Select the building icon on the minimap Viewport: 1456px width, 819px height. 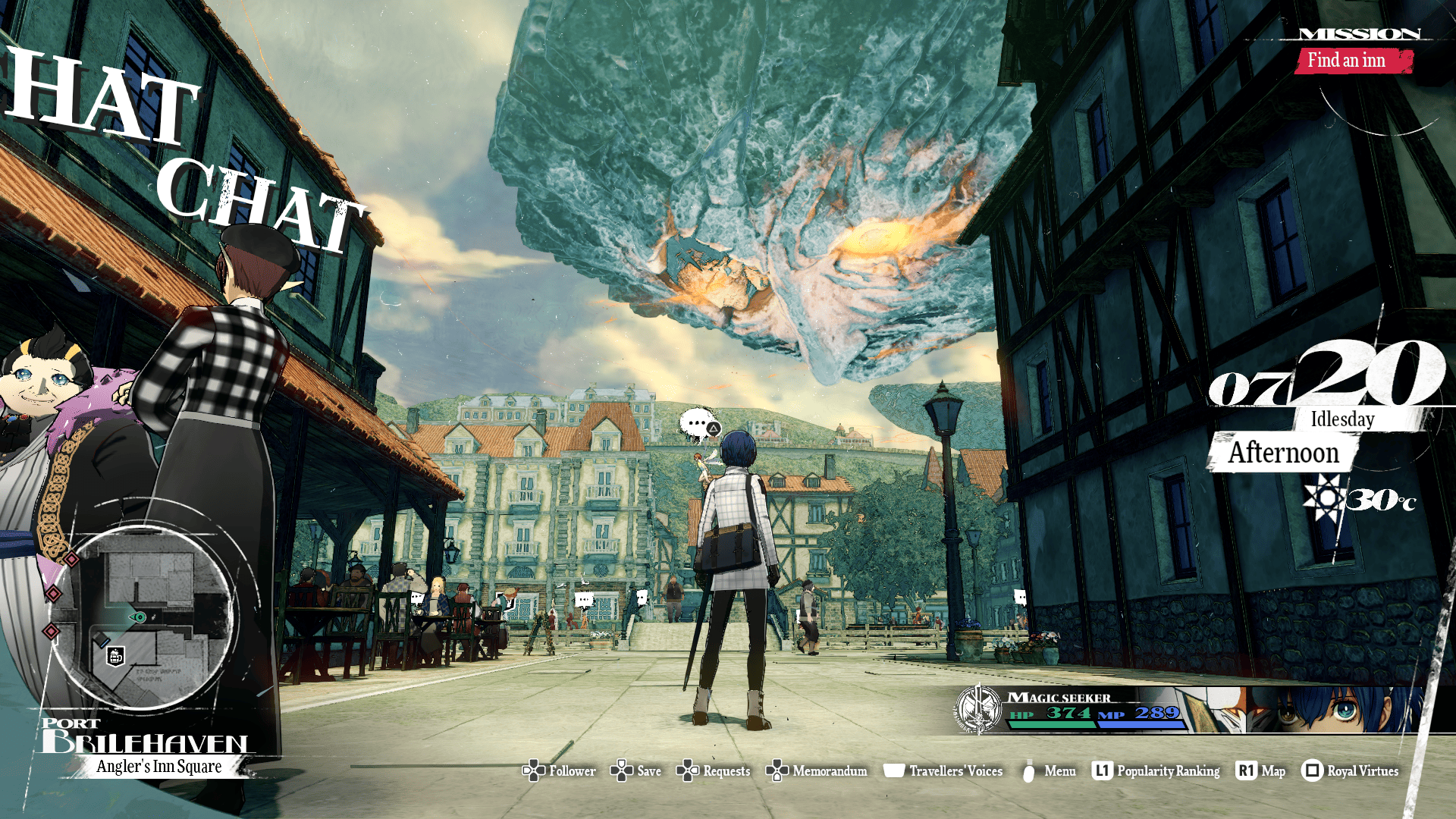115,656
